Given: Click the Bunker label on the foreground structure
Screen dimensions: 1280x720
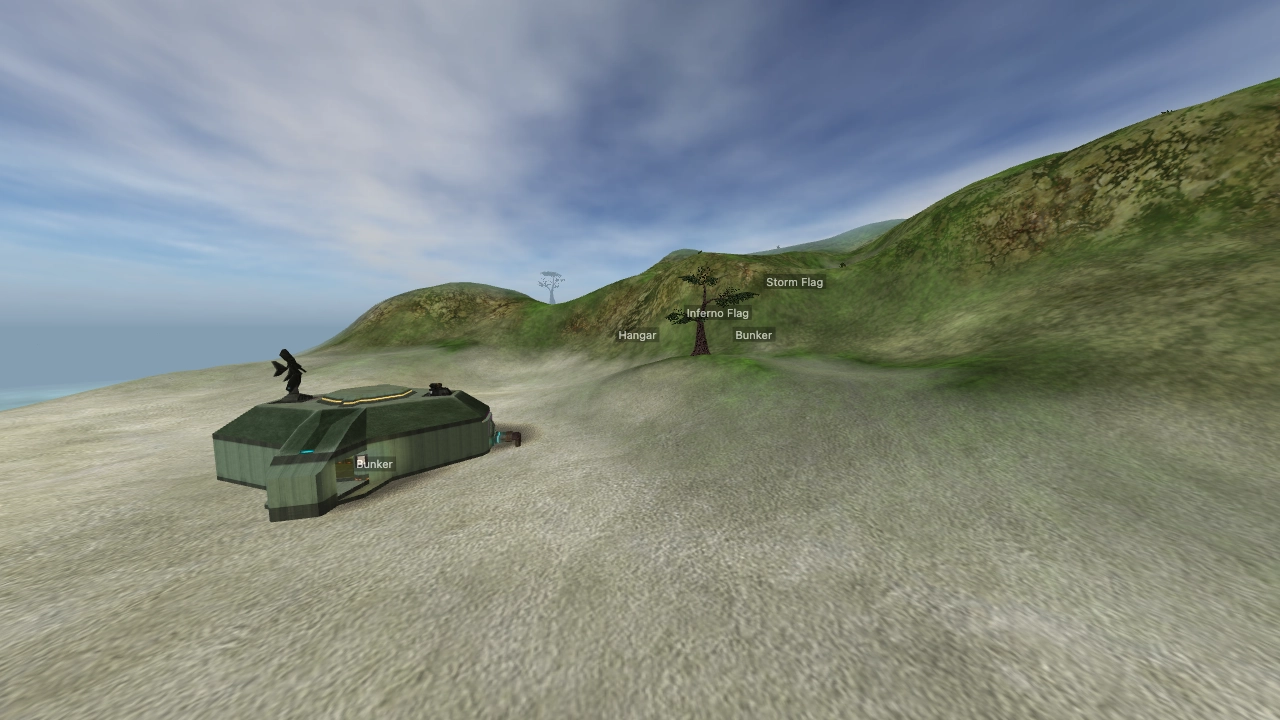Looking at the screenshot, I should coord(374,463).
